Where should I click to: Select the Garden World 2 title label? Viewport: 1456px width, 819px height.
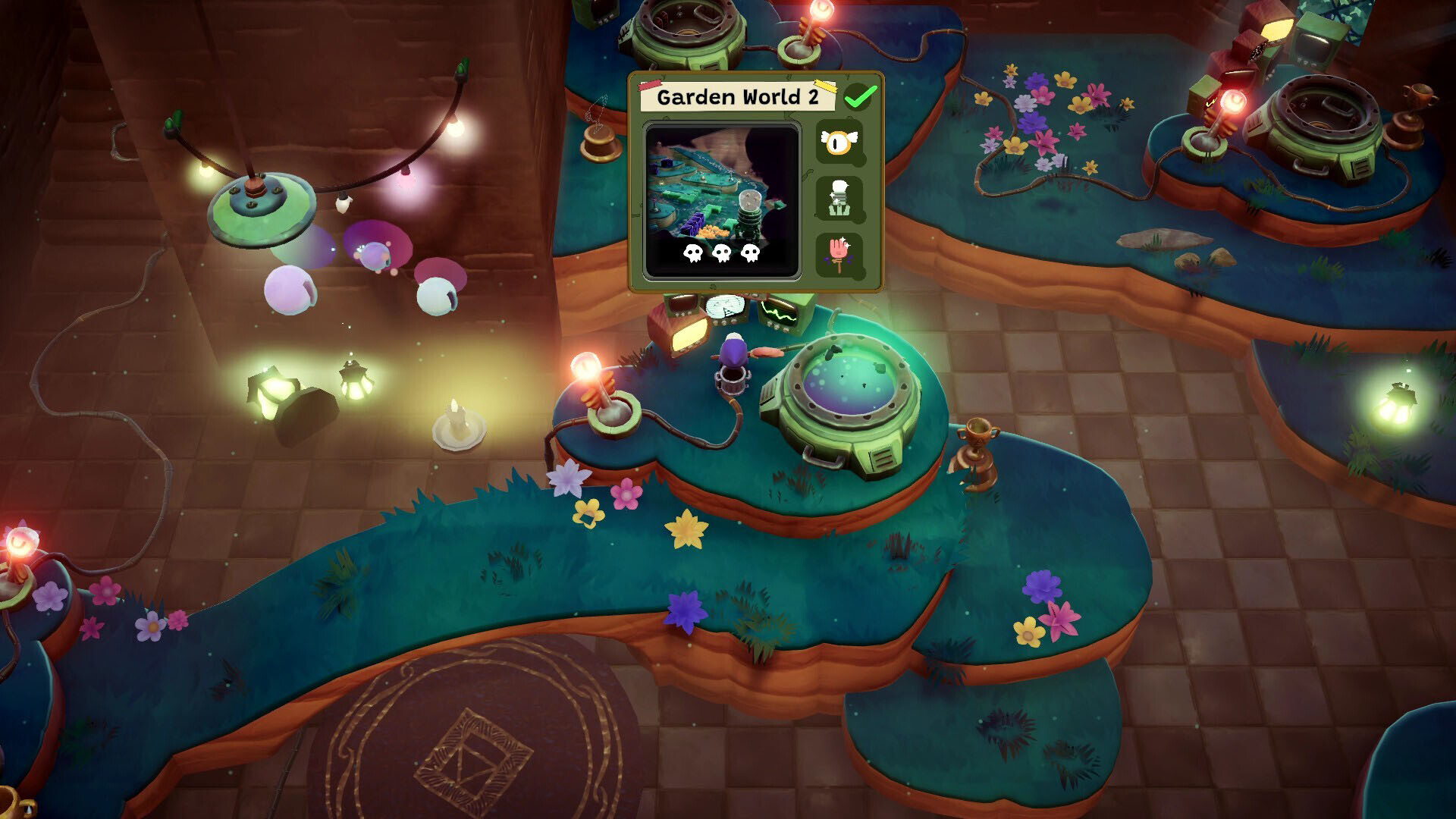click(737, 97)
